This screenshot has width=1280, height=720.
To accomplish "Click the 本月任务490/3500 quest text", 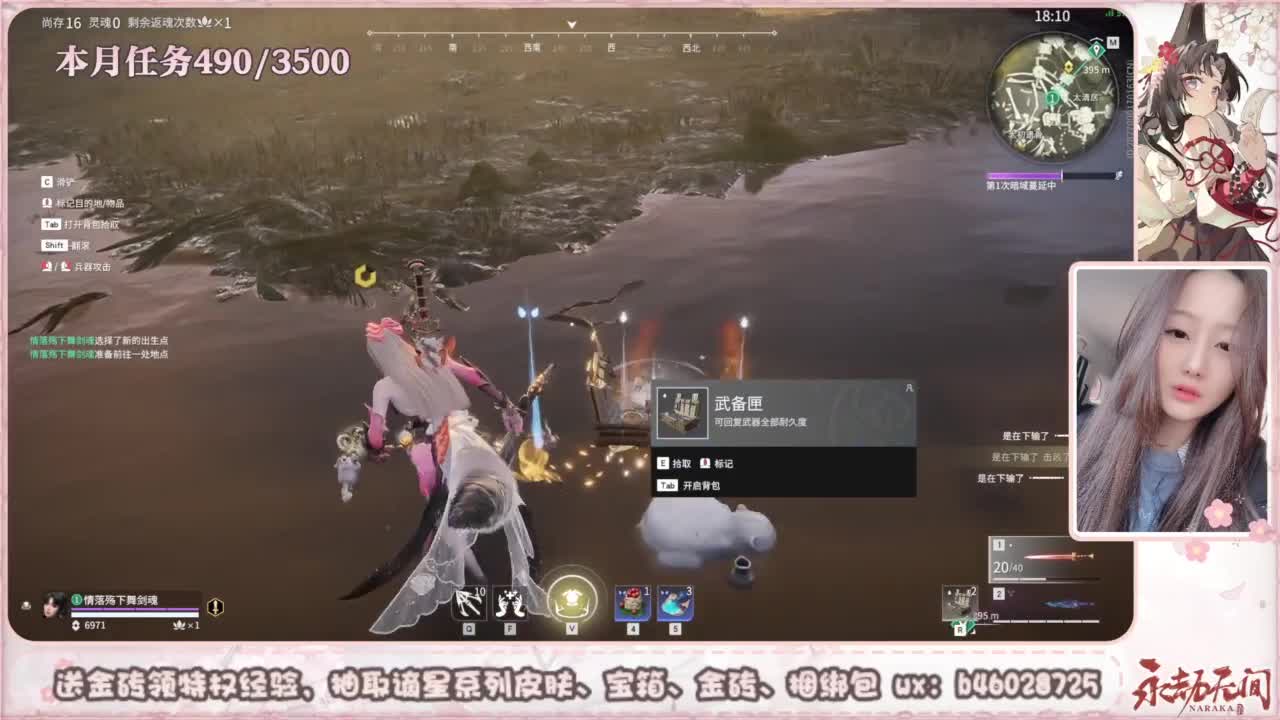I will tap(200, 62).
